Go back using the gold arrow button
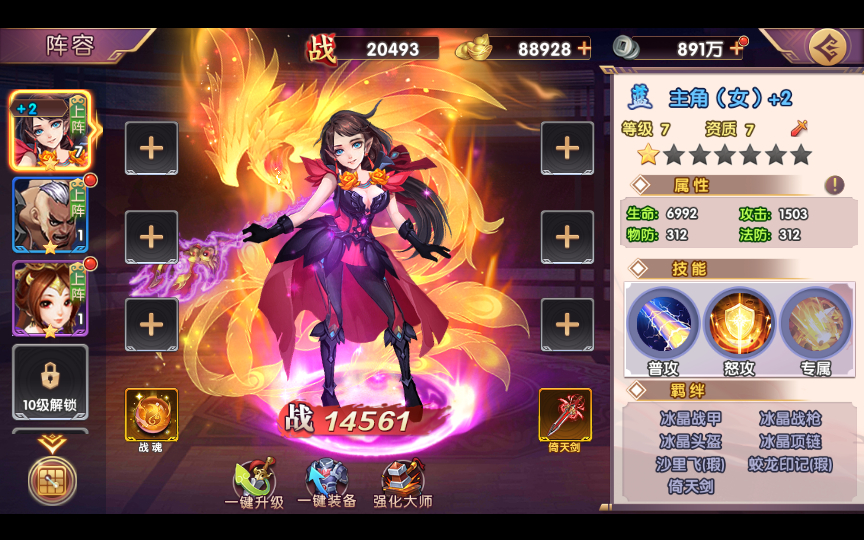The width and height of the screenshot is (864, 540). coord(826,47)
